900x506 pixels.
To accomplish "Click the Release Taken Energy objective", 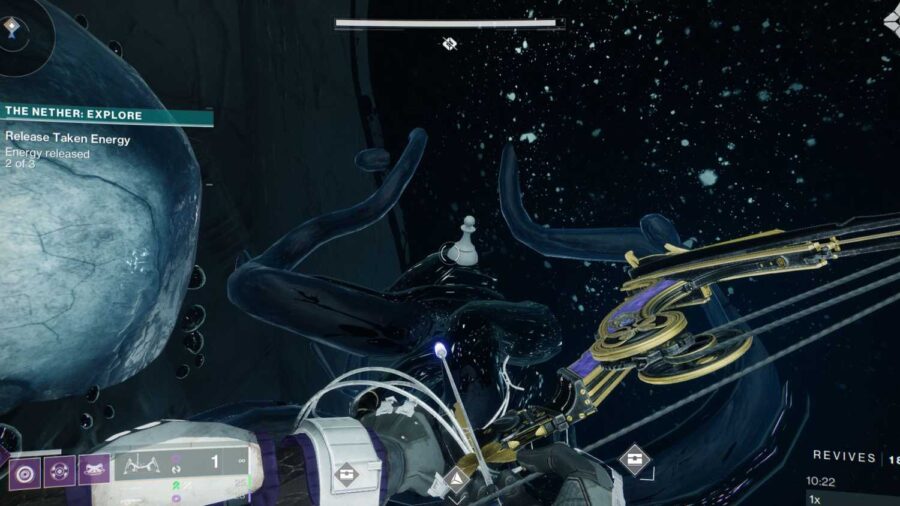I will point(68,139).
